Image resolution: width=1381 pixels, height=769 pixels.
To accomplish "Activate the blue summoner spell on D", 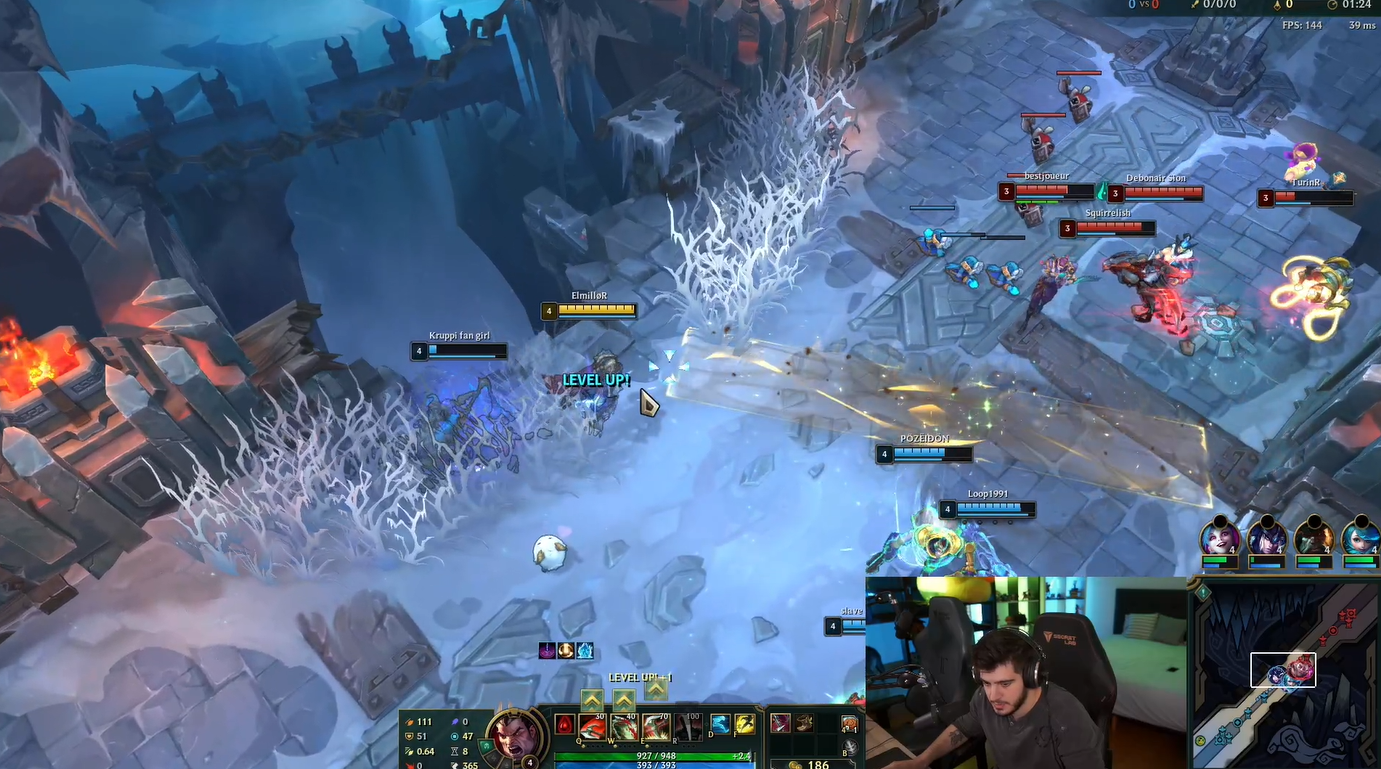I will point(720,723).
